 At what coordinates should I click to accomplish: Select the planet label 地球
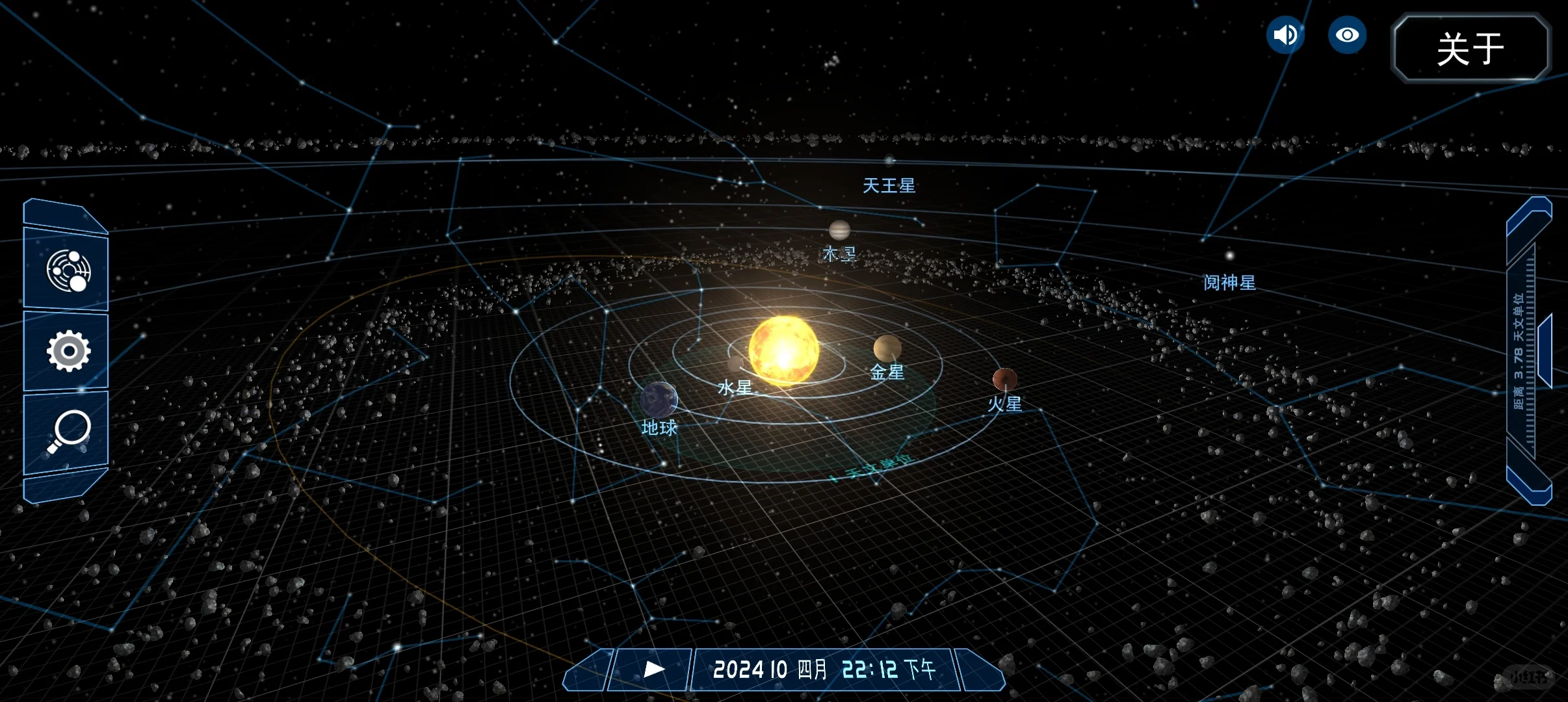659,428
